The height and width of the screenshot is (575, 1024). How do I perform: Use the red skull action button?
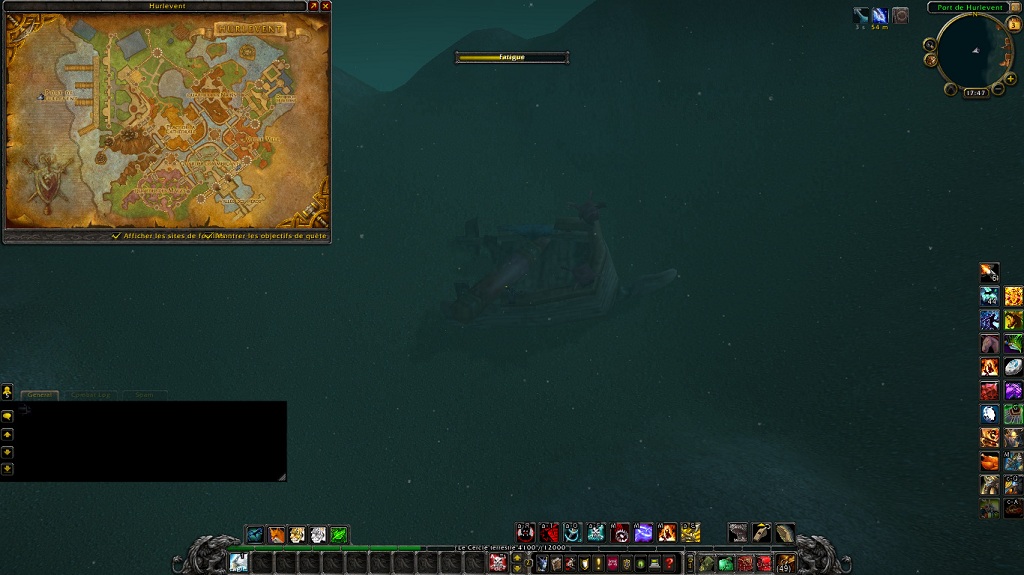point(525,533)
